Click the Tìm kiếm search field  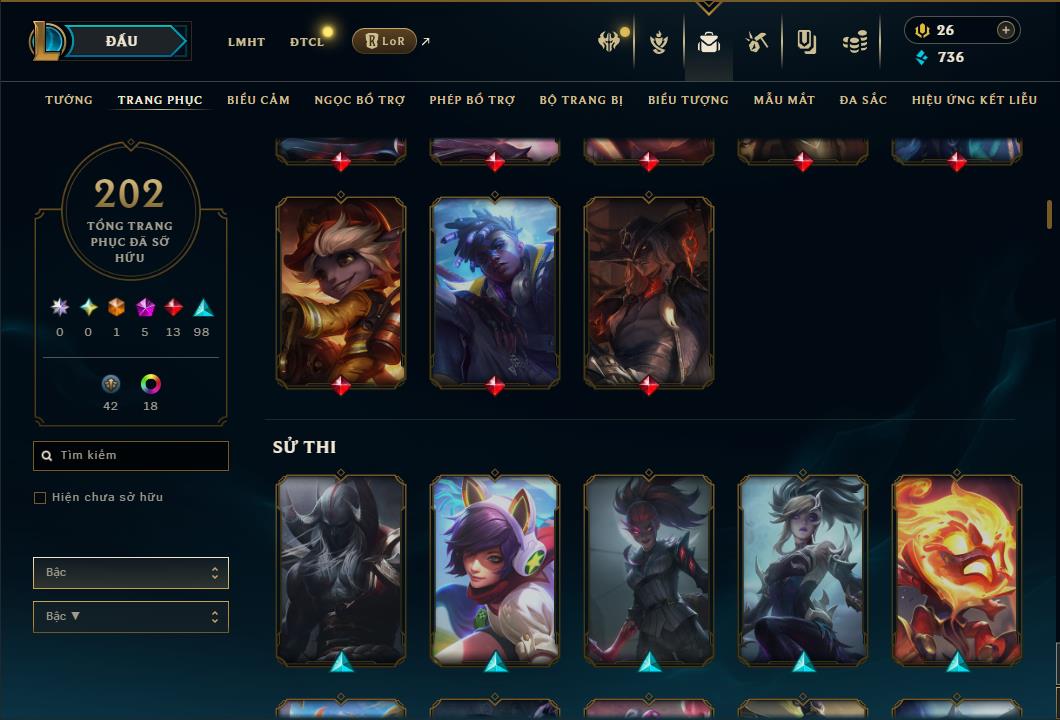(131, 456)
